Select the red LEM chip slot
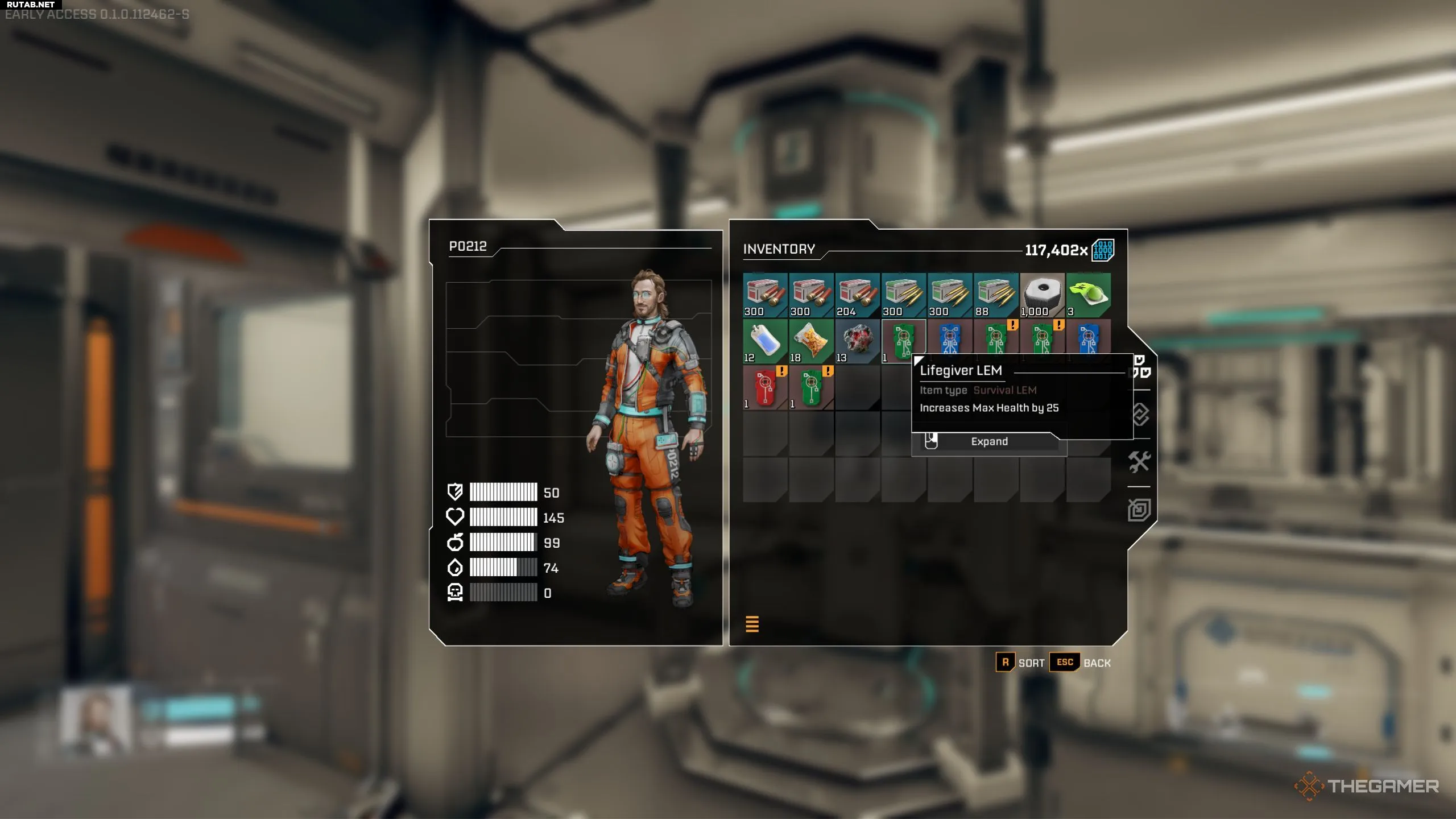This screenshot has height=819, width=1456. (x=765, y=387)
